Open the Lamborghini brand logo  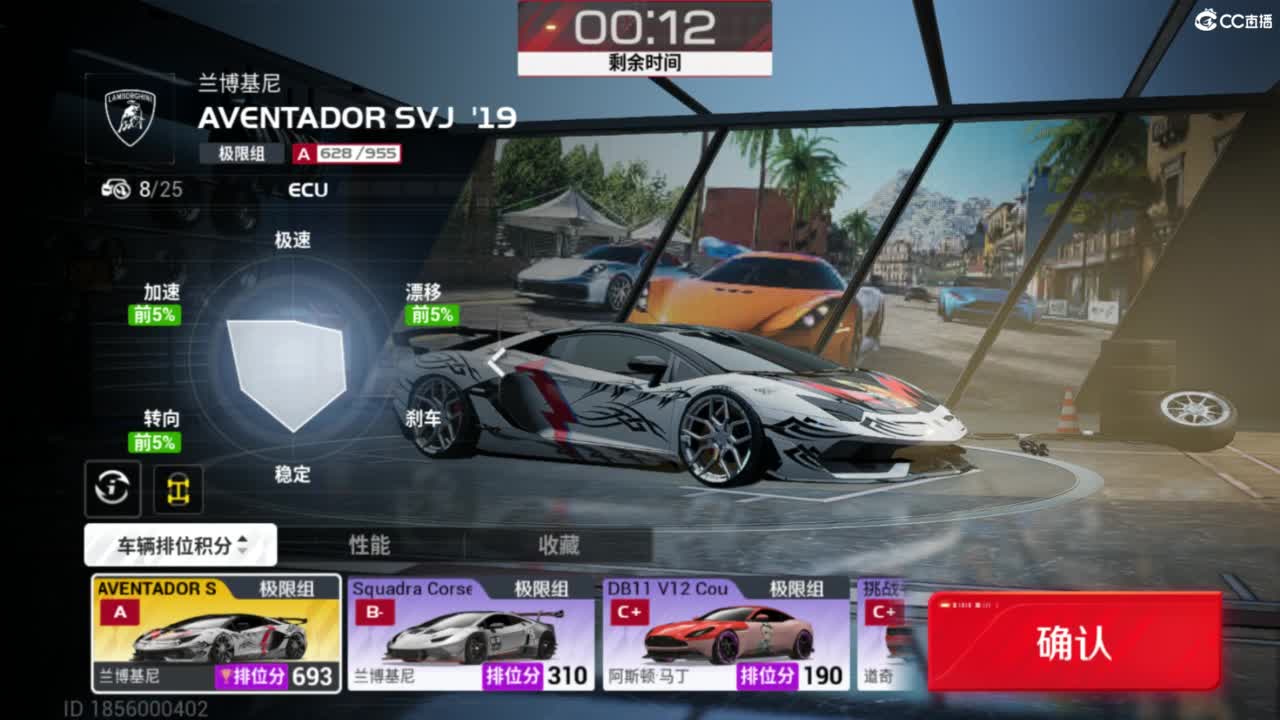tap(130, 117)
